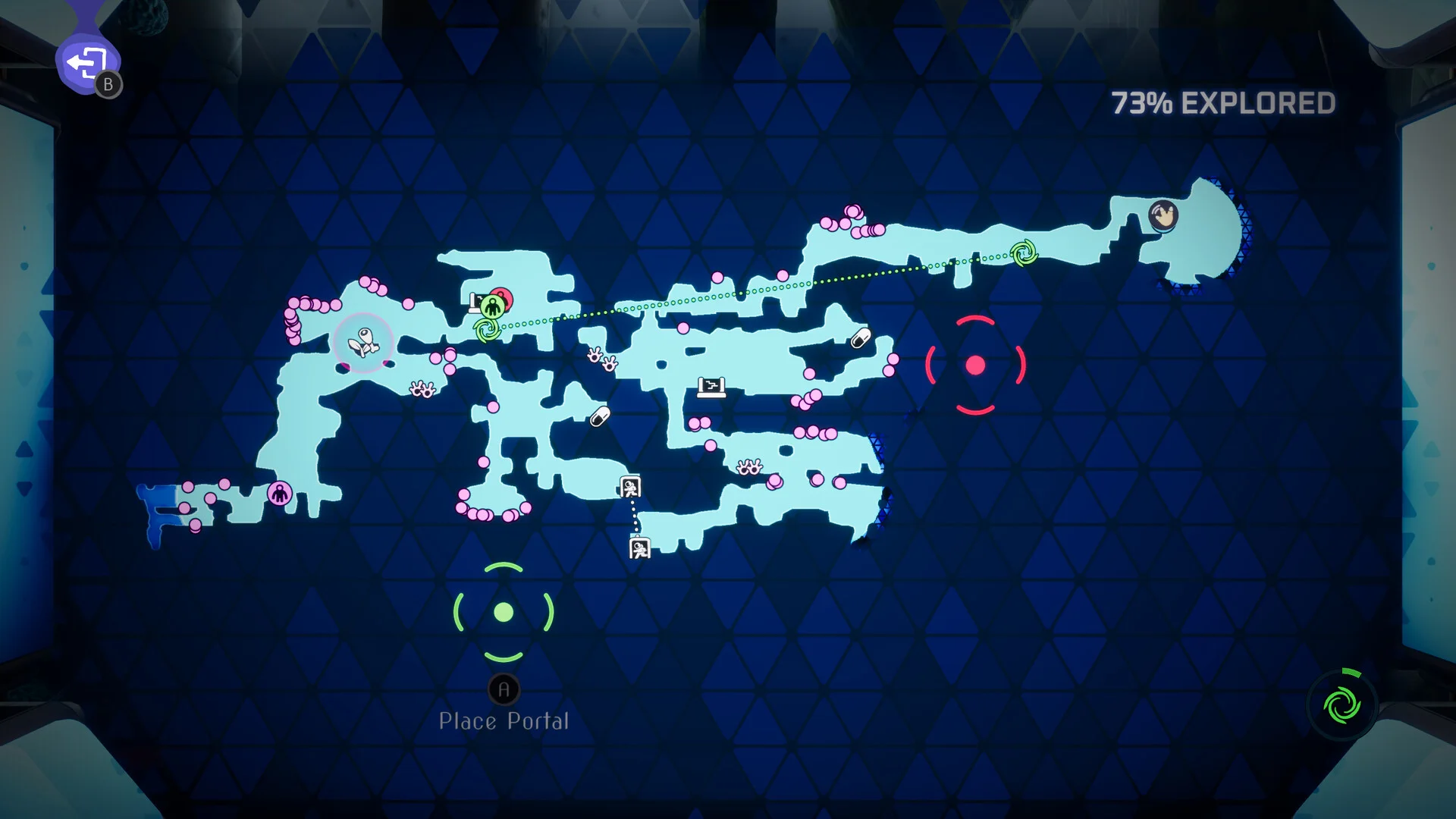Viewport: 1456px width, 819px height.
Task: Select the portal swirl near the hand marker
Action: point(1024,253)
